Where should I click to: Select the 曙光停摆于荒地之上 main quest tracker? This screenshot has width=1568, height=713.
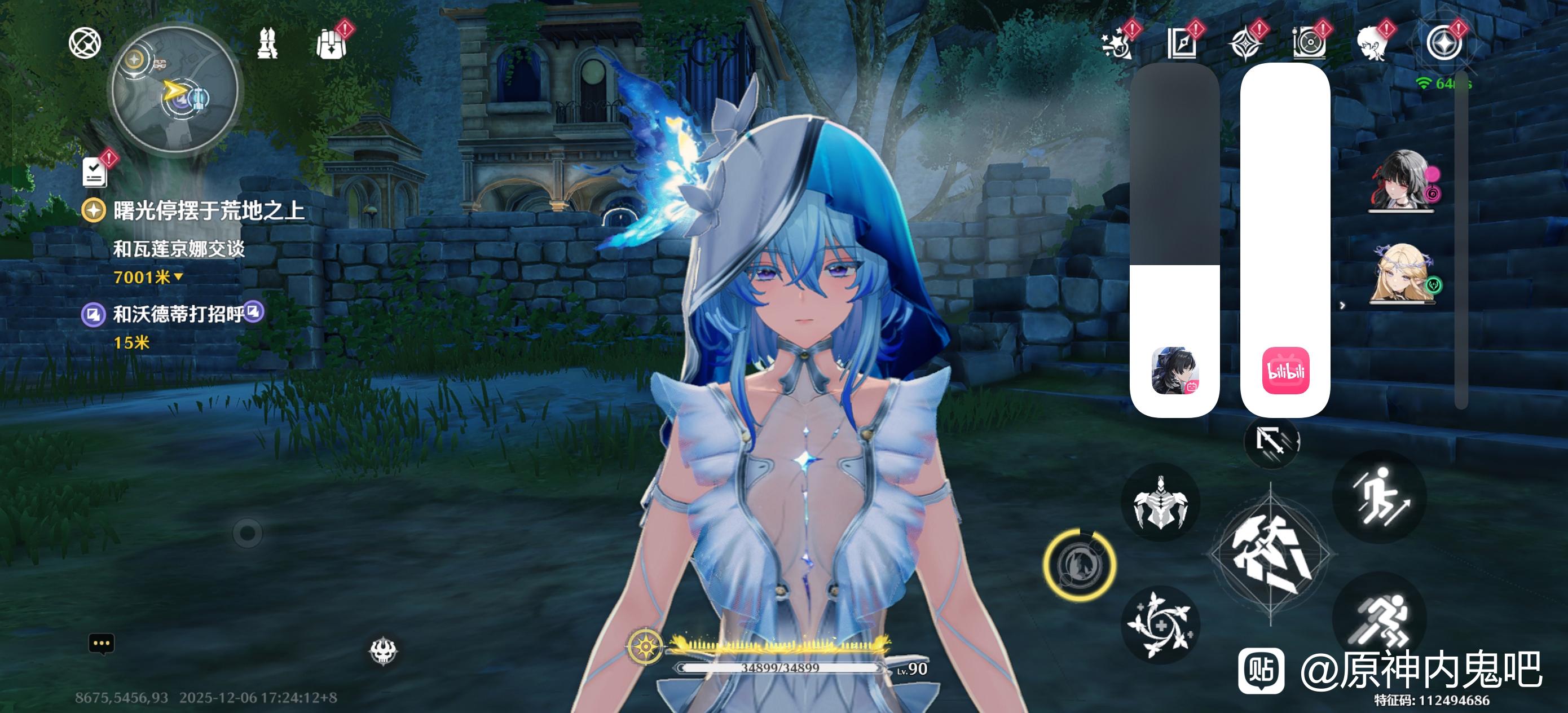tap(208, 212)
